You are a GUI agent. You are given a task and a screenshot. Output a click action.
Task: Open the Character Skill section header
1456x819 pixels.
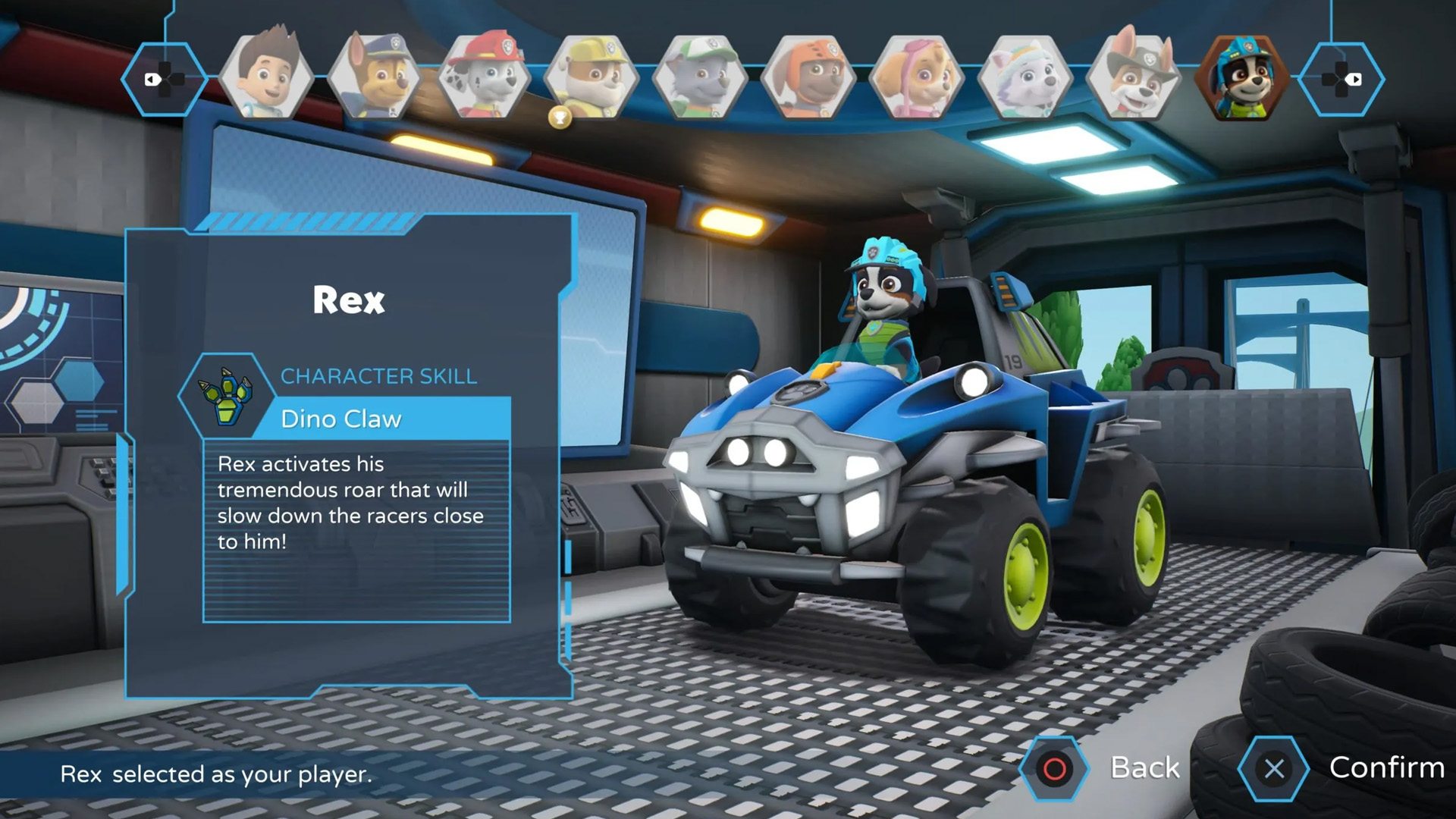(378, 375)
